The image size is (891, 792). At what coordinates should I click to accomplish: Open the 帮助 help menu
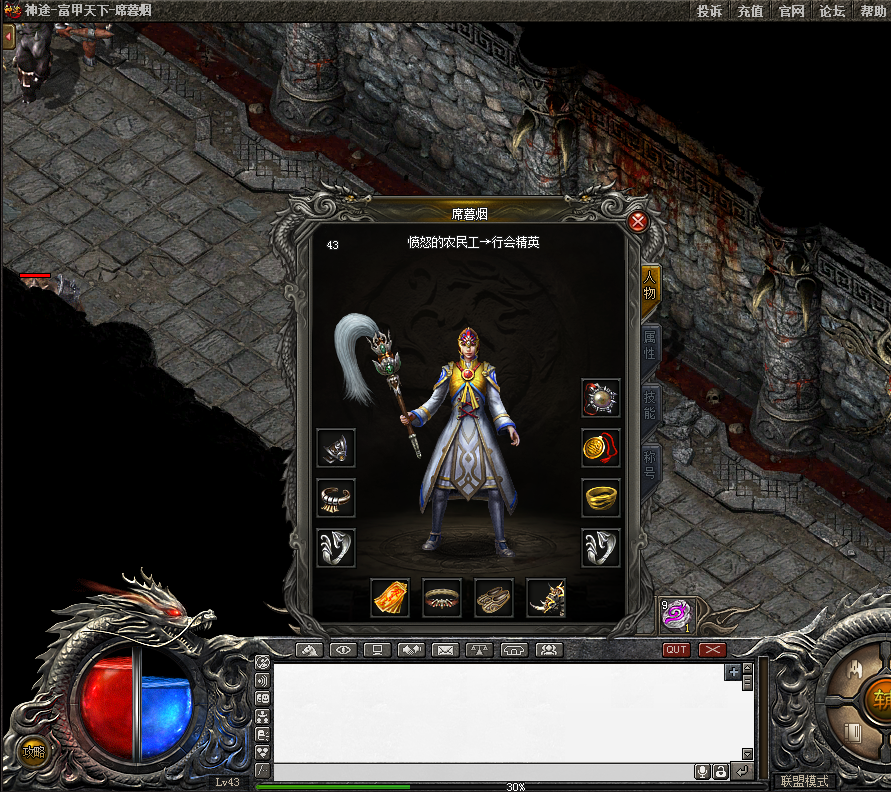872,11
